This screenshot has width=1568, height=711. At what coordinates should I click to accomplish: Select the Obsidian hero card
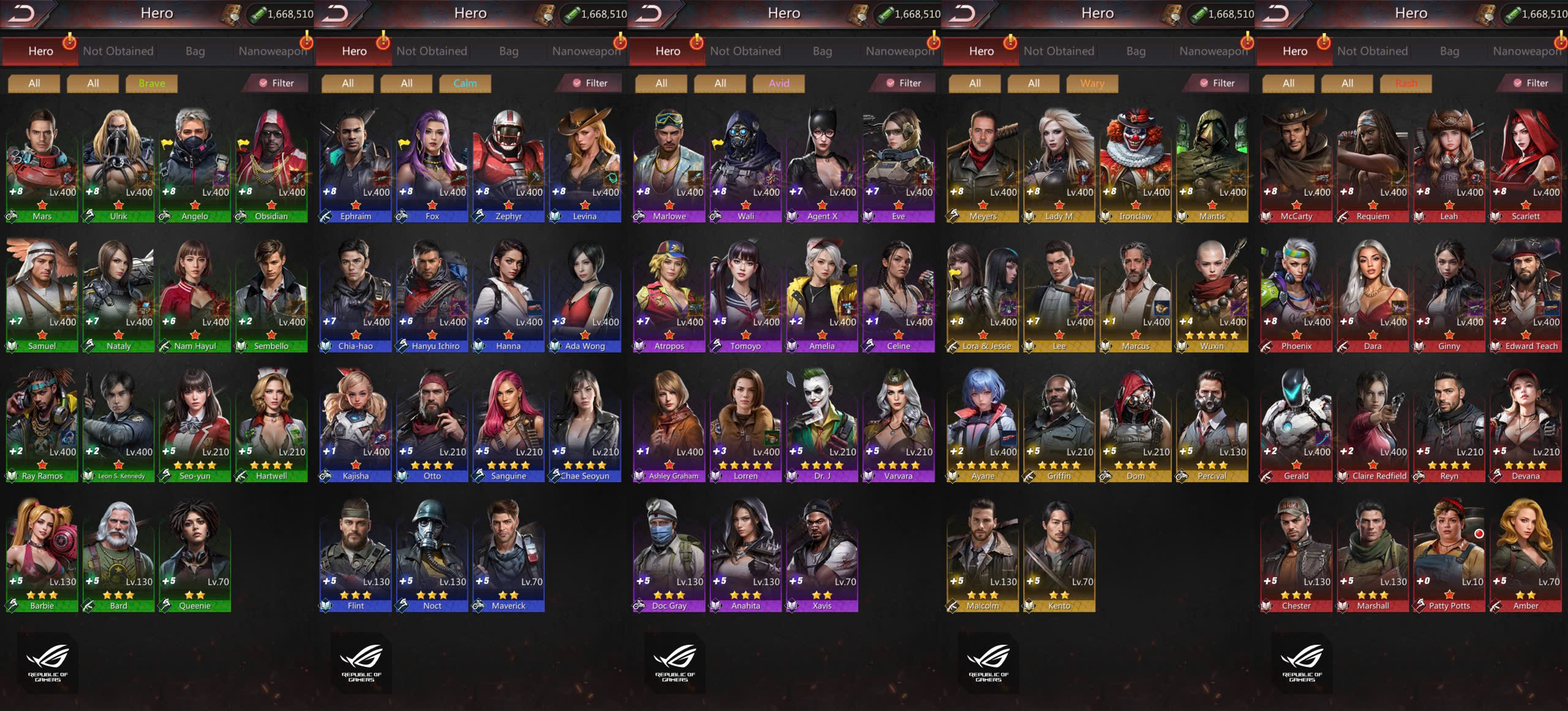[x=271, y=164]
